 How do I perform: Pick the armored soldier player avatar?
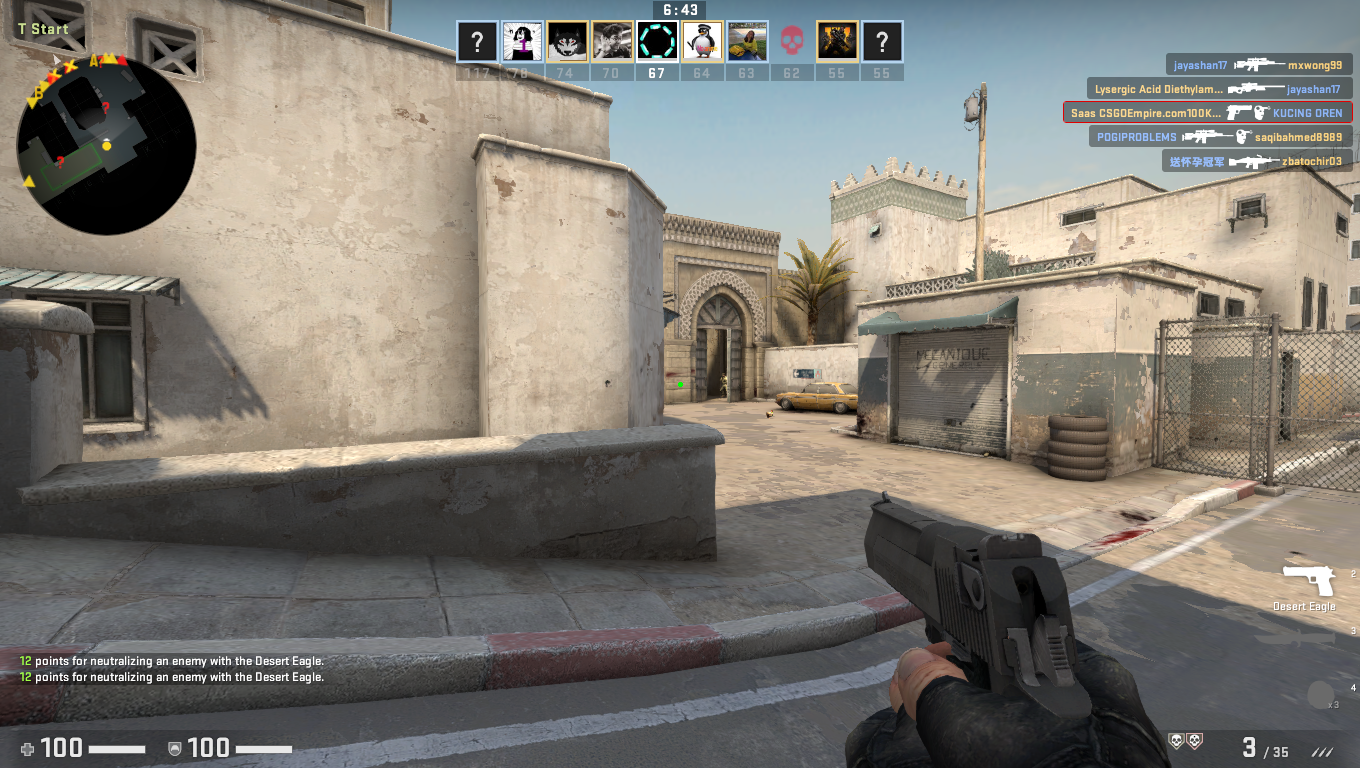click(837, 42)
